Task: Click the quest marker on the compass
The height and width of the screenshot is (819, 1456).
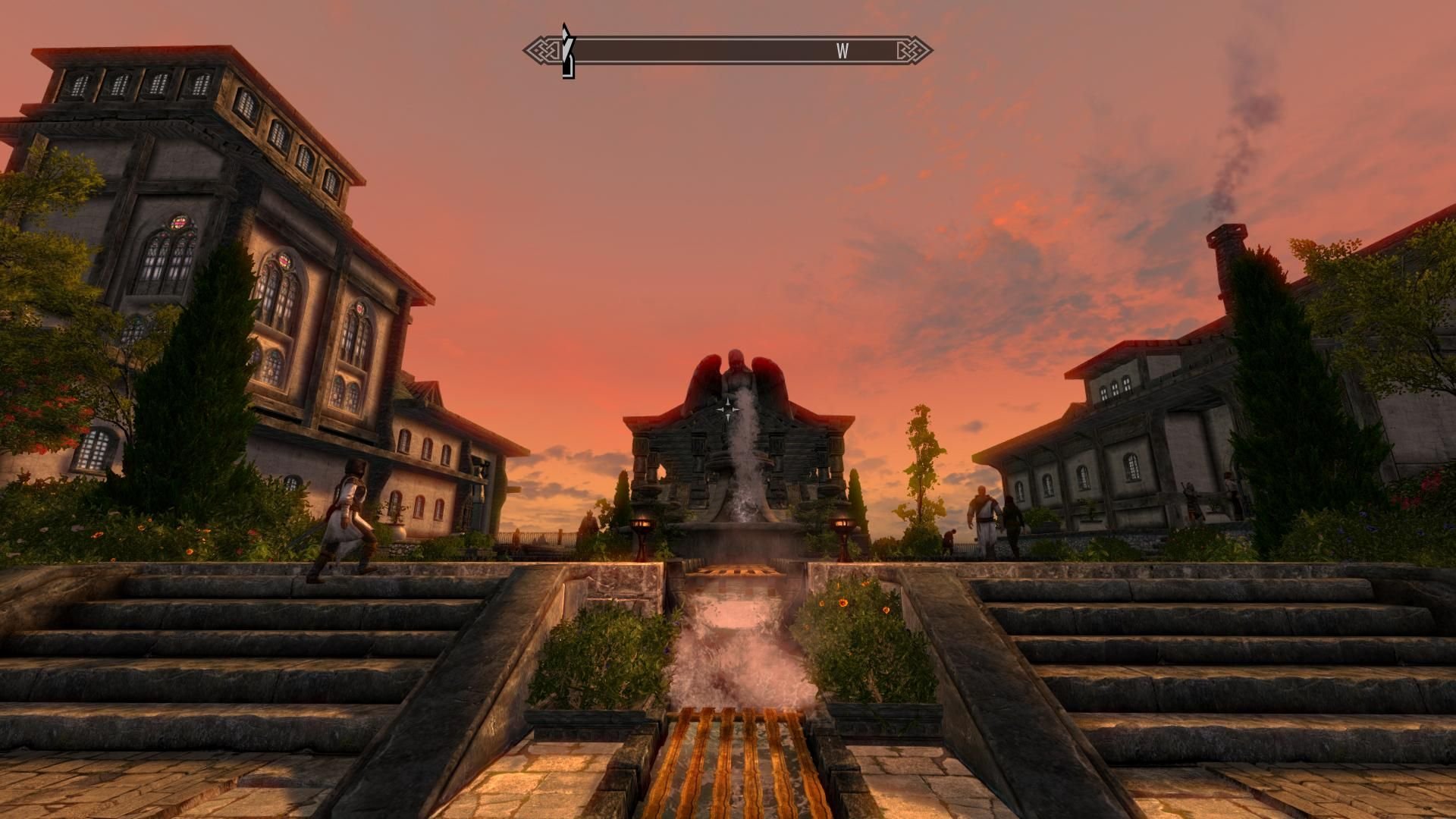Action: (x=567, y=51)
